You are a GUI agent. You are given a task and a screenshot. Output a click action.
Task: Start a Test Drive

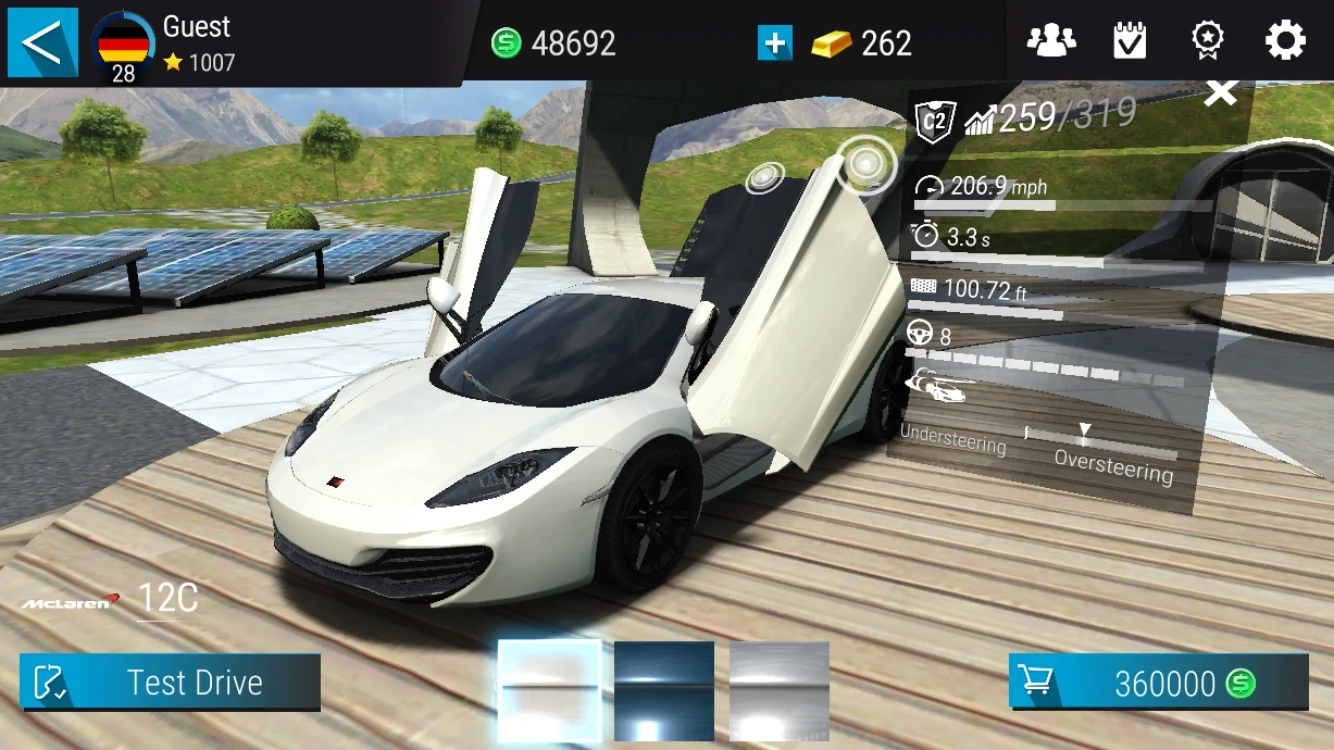[170, 682]
